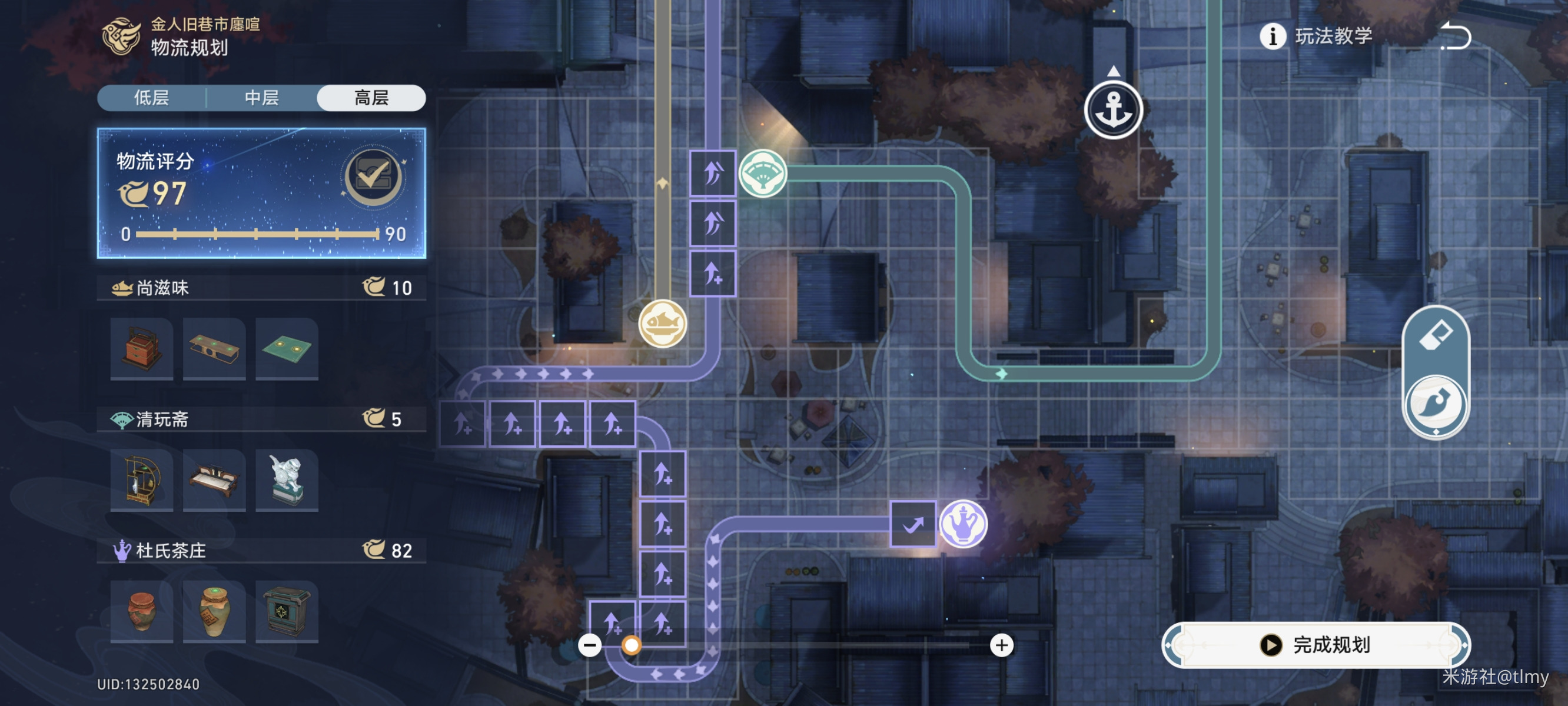The height and width of the screenshot is (706, 1568).
Task: Zoom in with the plus button
Action: [x=1002, y=645]
